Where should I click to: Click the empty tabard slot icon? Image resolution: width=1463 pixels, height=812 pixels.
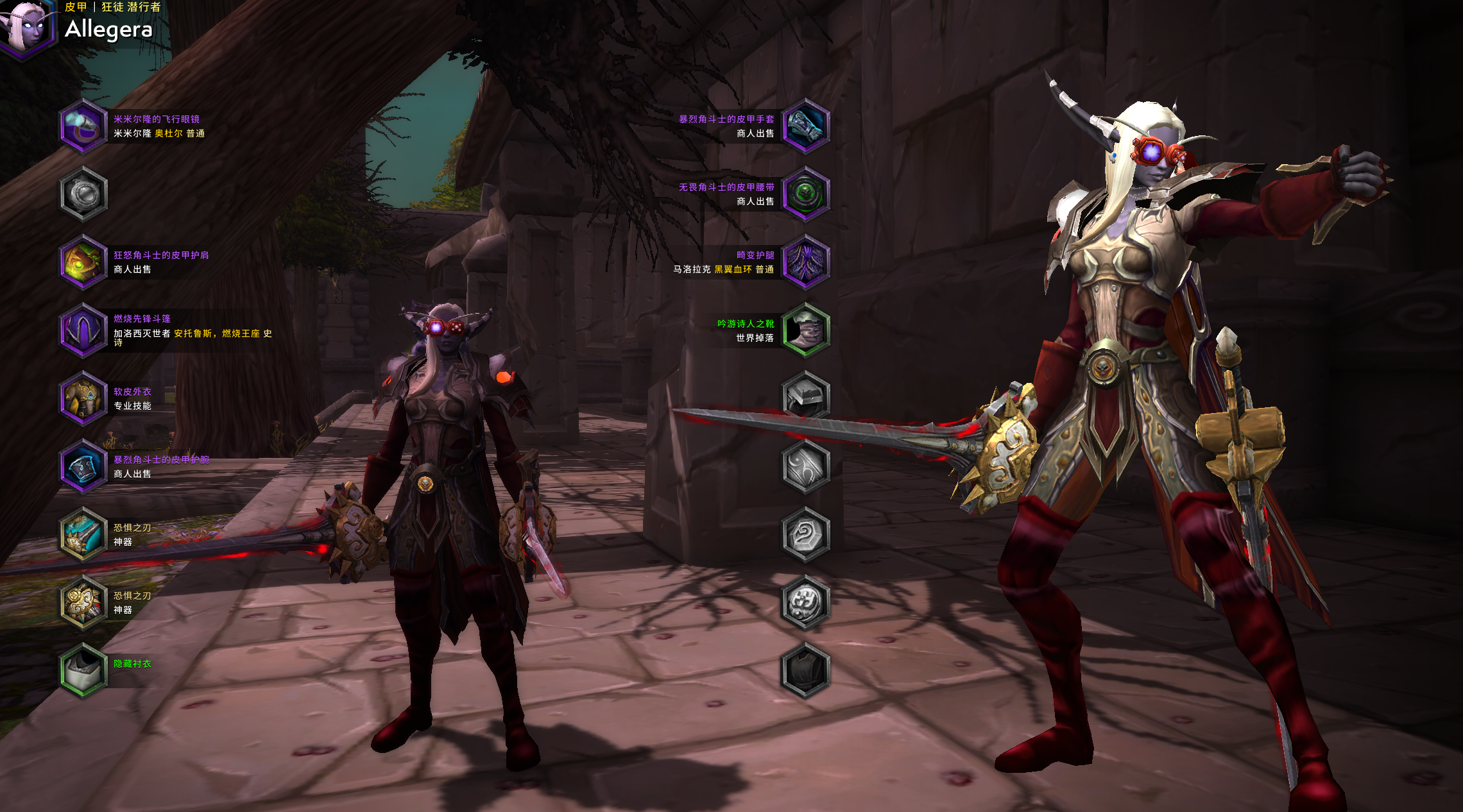tap(805, 670)
